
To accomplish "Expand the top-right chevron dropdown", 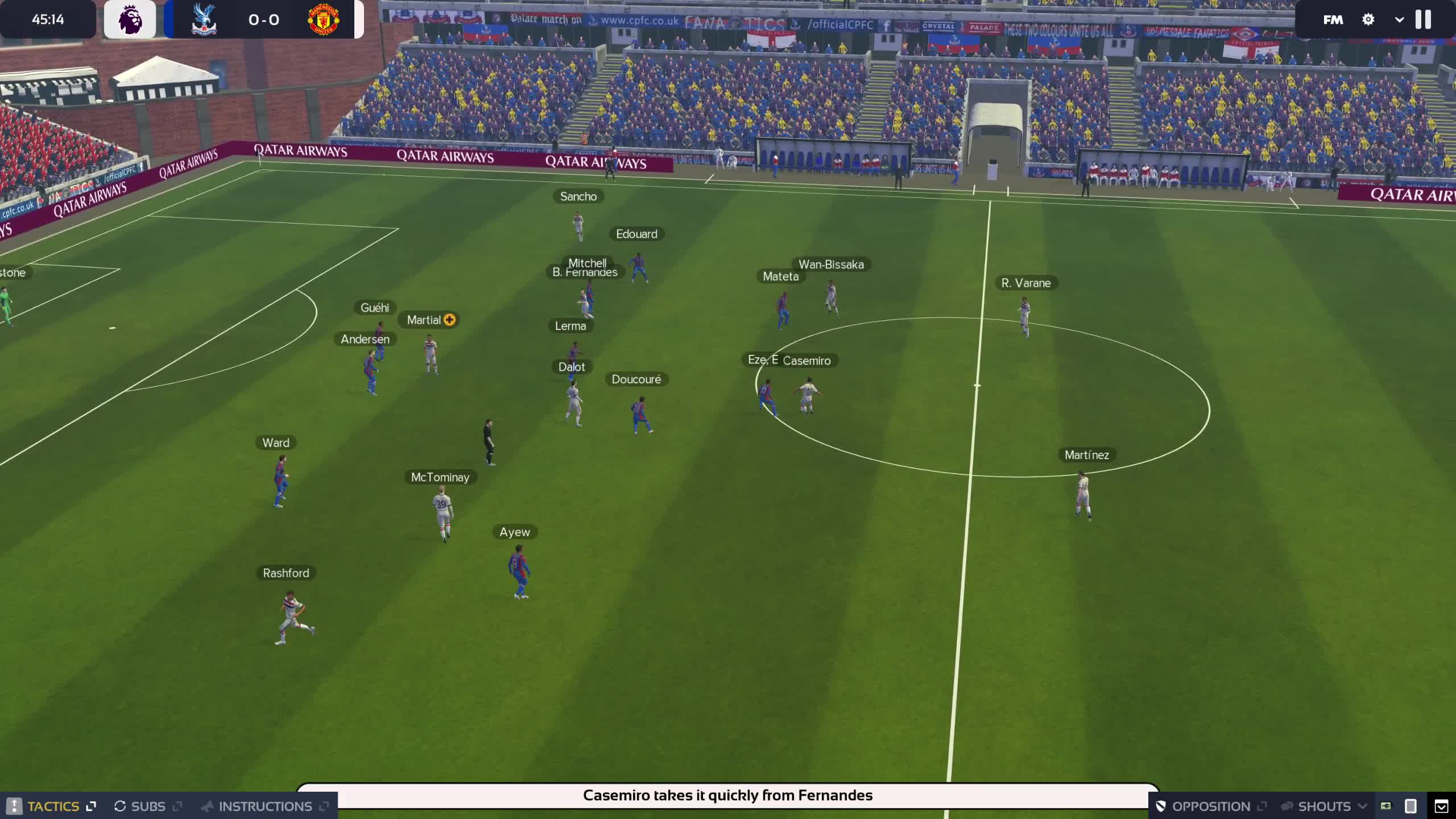I will pos(1399,20).
